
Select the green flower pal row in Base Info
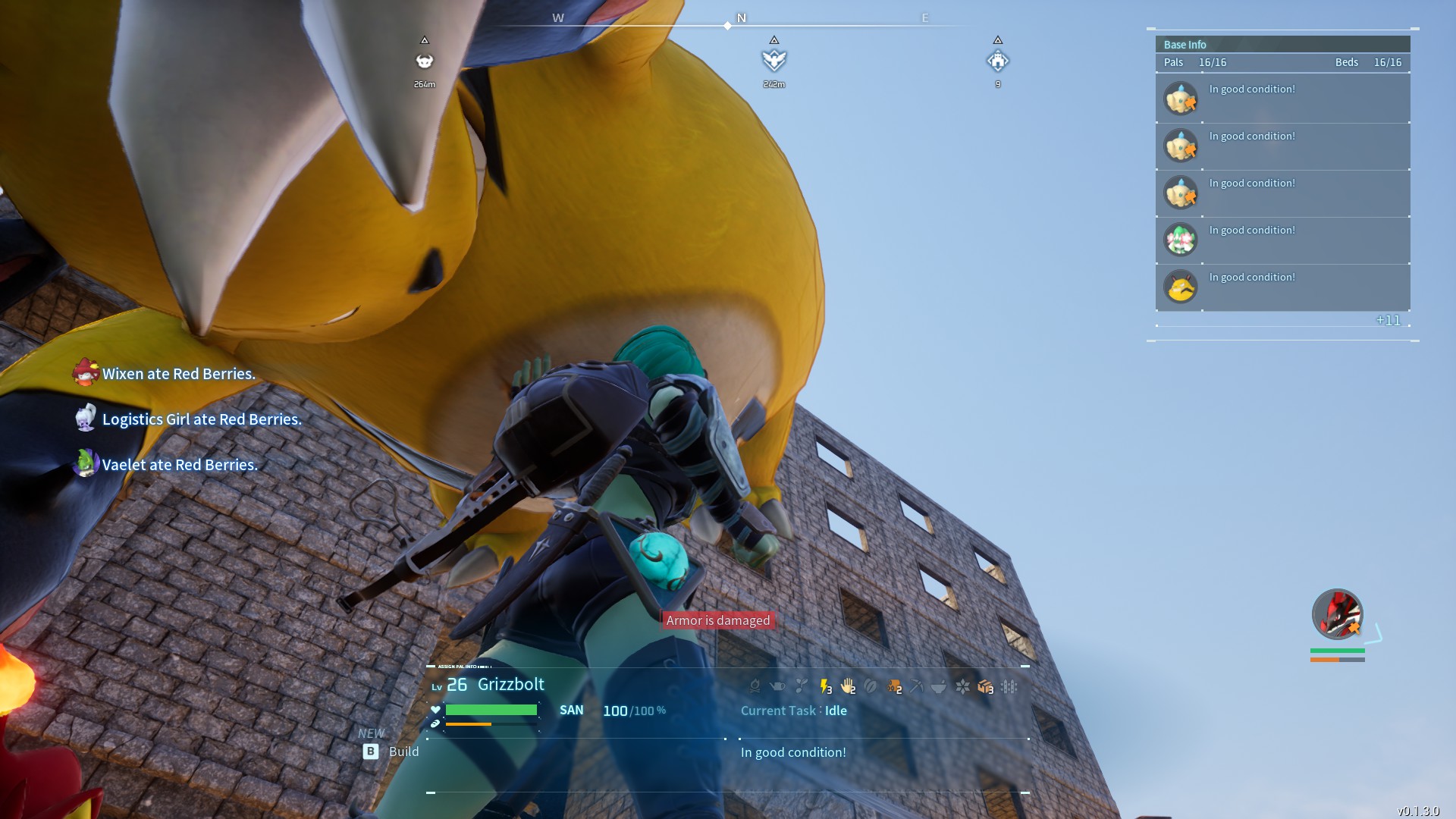[x=1282, y=240]
